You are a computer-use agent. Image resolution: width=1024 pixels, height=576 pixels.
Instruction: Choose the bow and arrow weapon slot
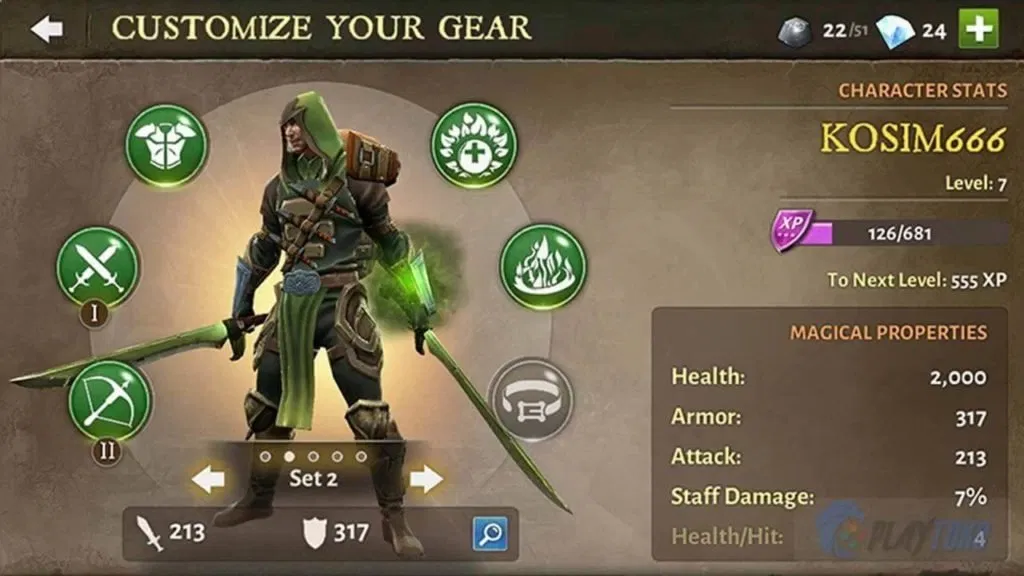click(109, 401)
